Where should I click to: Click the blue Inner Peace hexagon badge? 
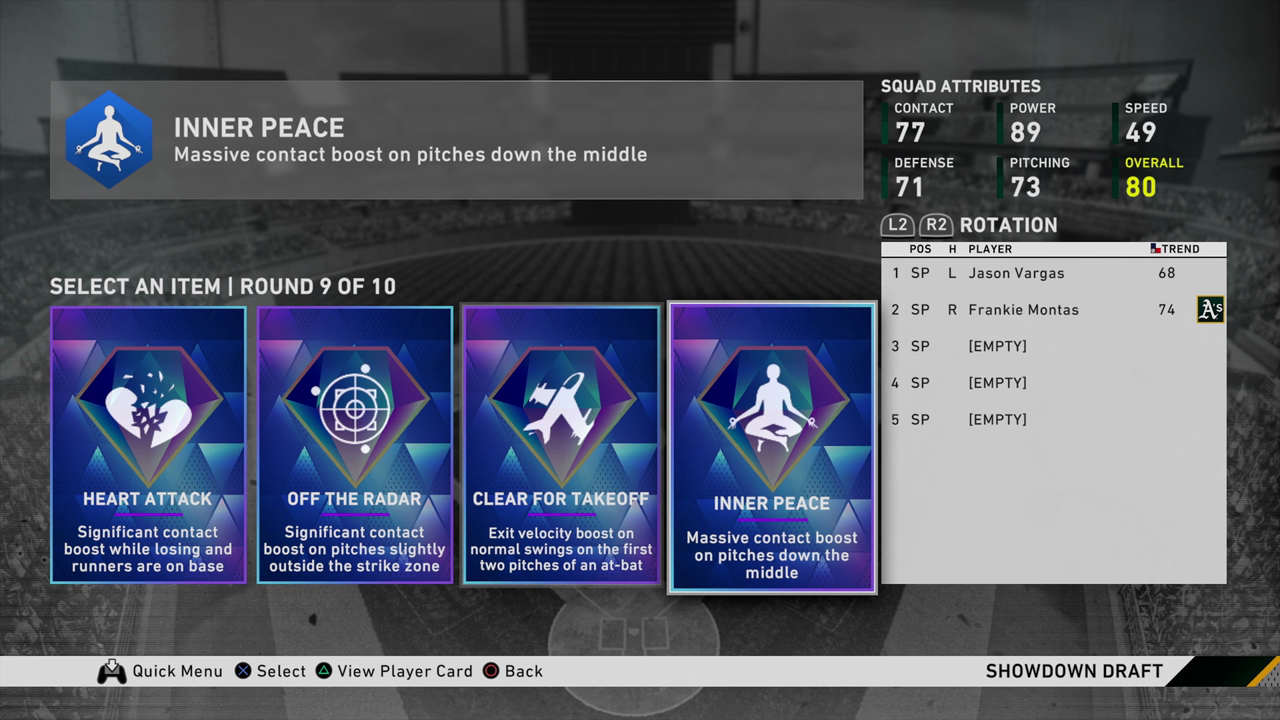click(x=109, y=139)
